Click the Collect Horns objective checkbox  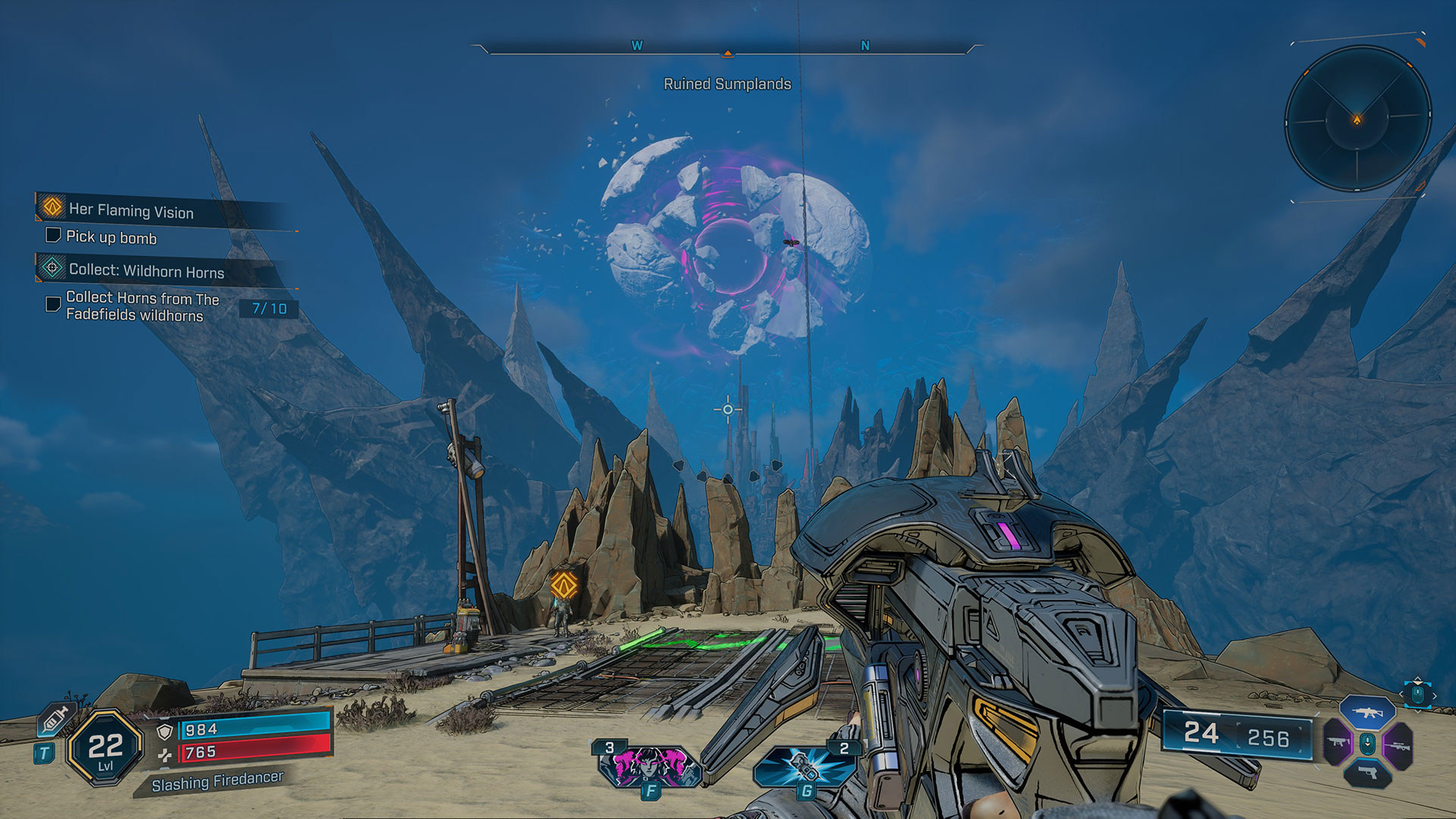pos(53,304)
